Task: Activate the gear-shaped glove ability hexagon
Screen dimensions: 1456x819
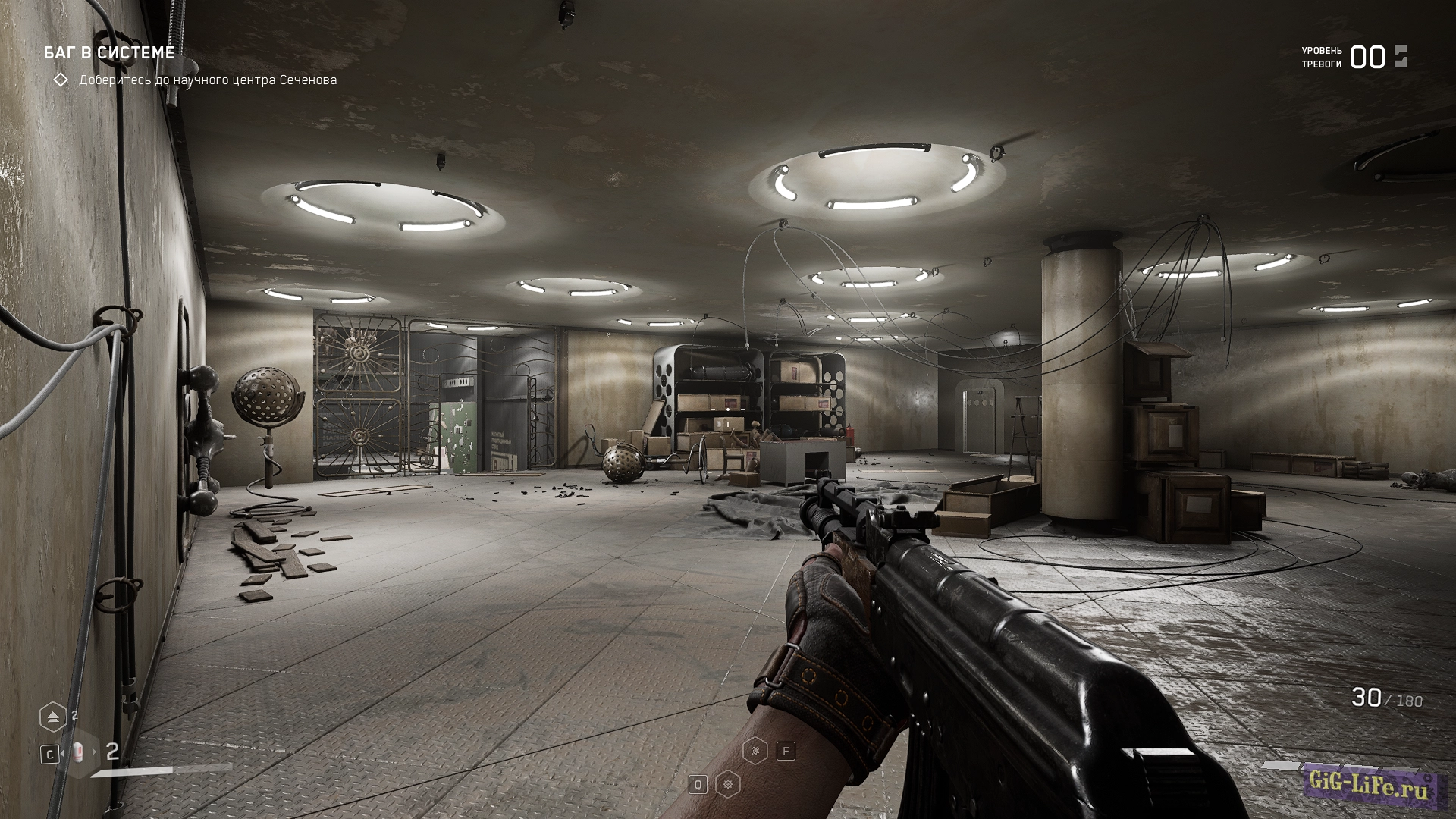Action: tap(728, 784)
